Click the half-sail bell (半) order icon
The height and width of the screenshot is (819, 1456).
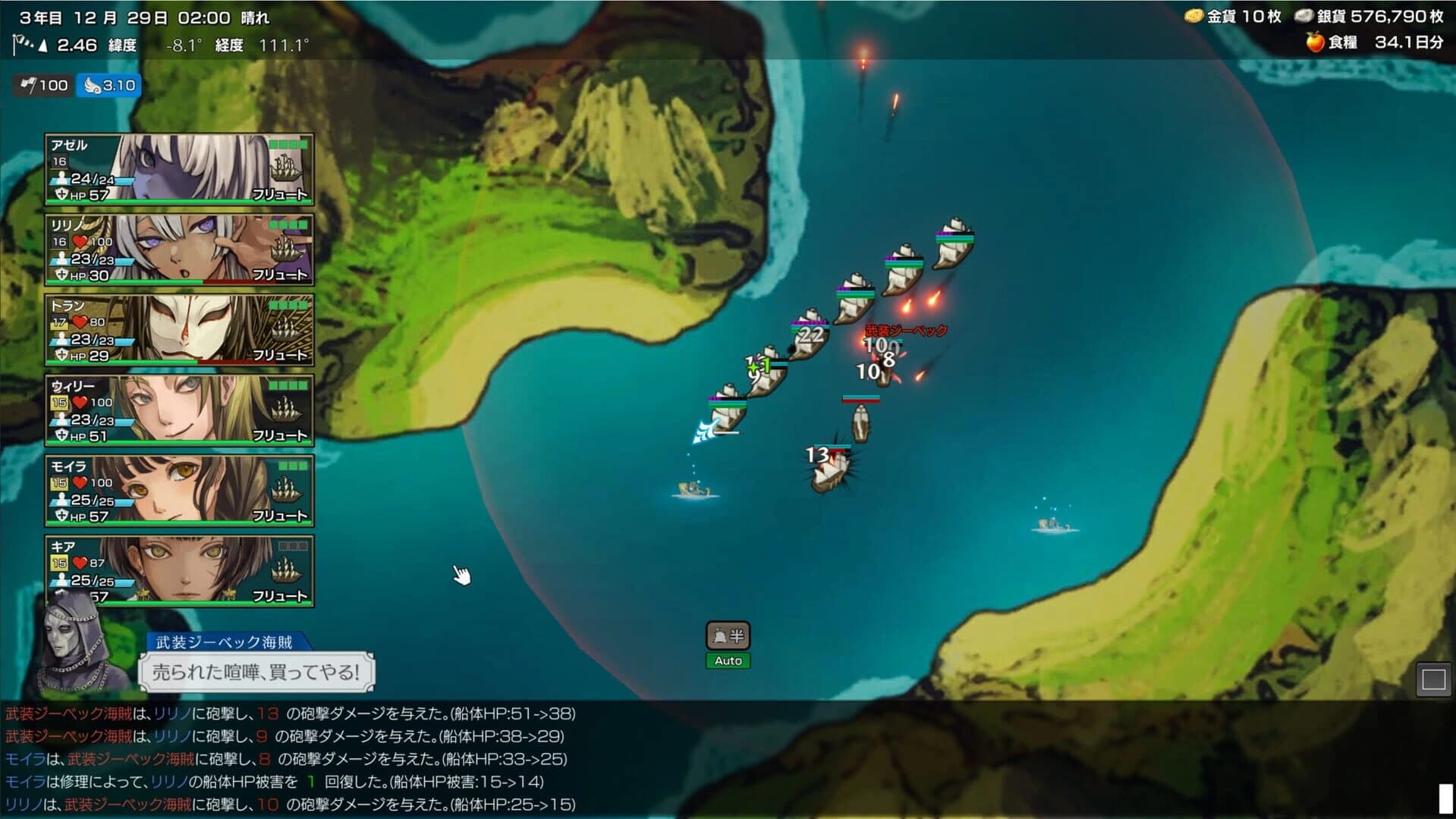727,637
